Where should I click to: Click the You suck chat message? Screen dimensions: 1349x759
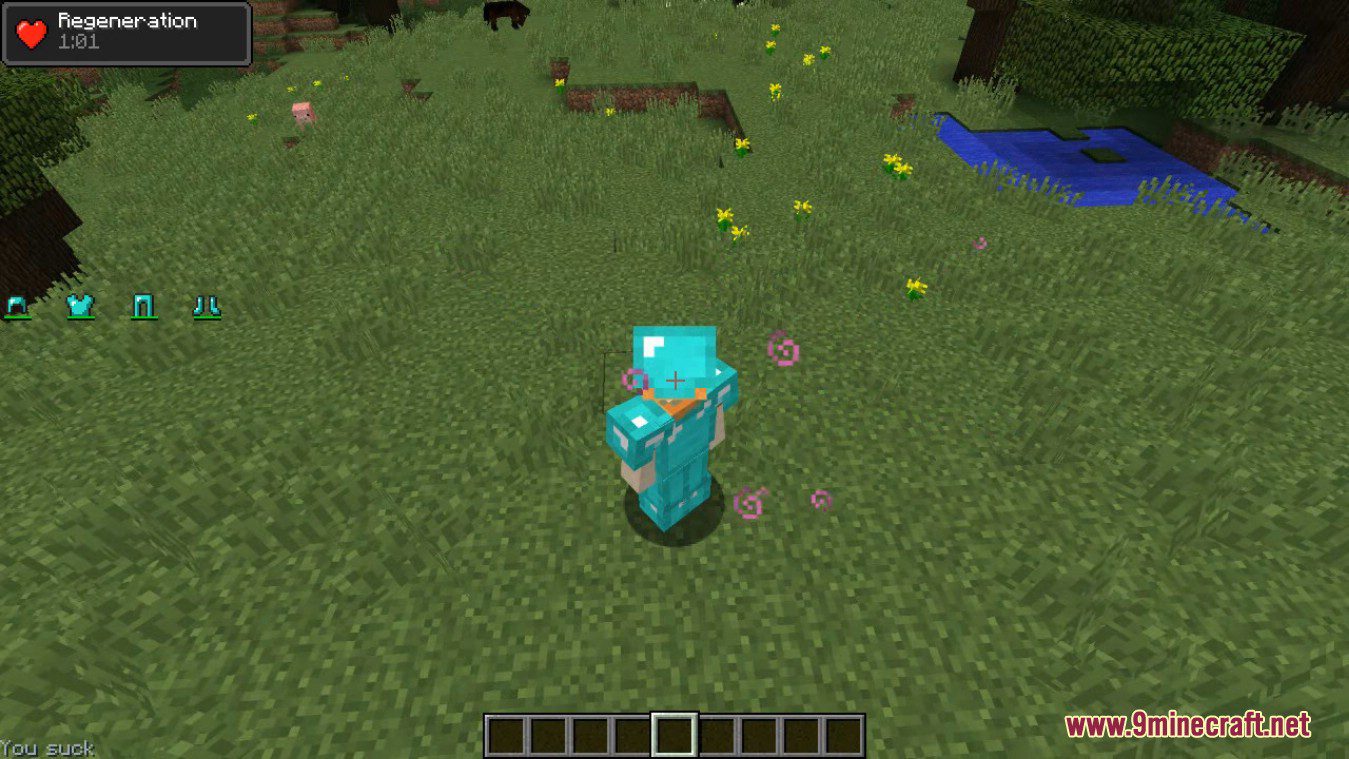(x=45, y=748)
